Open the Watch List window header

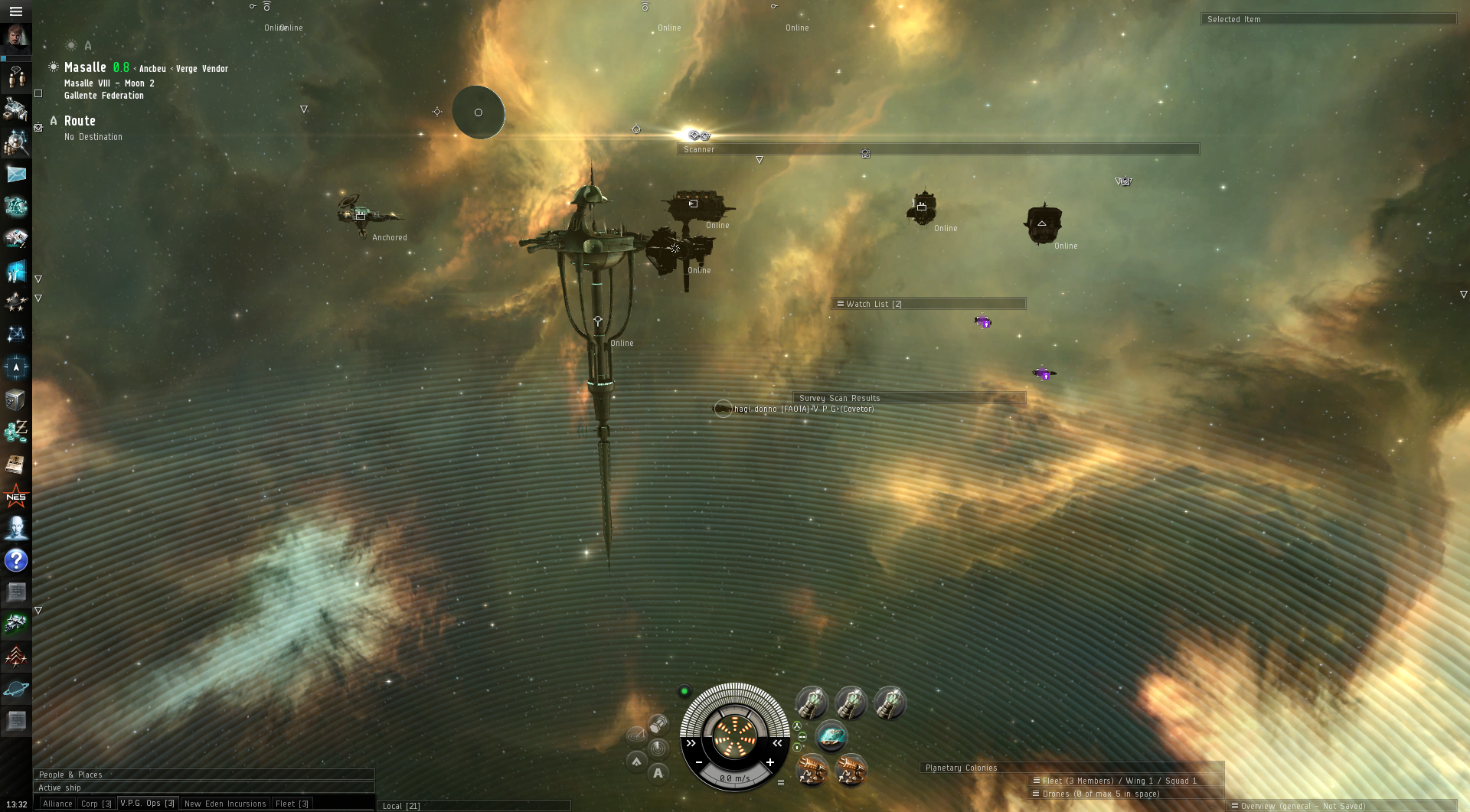coord(928,304)
